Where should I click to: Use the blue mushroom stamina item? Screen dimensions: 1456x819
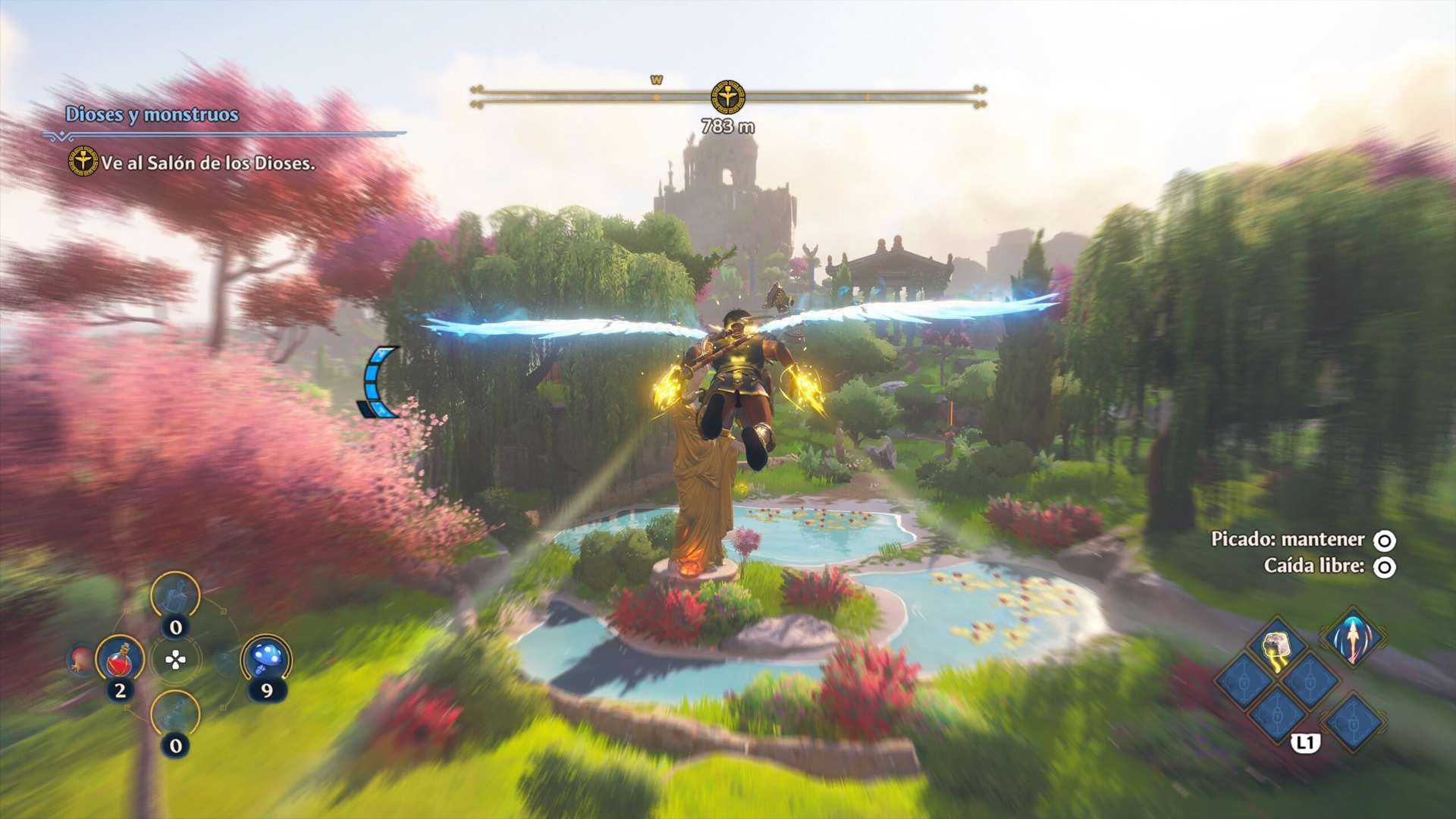point(266,658)
